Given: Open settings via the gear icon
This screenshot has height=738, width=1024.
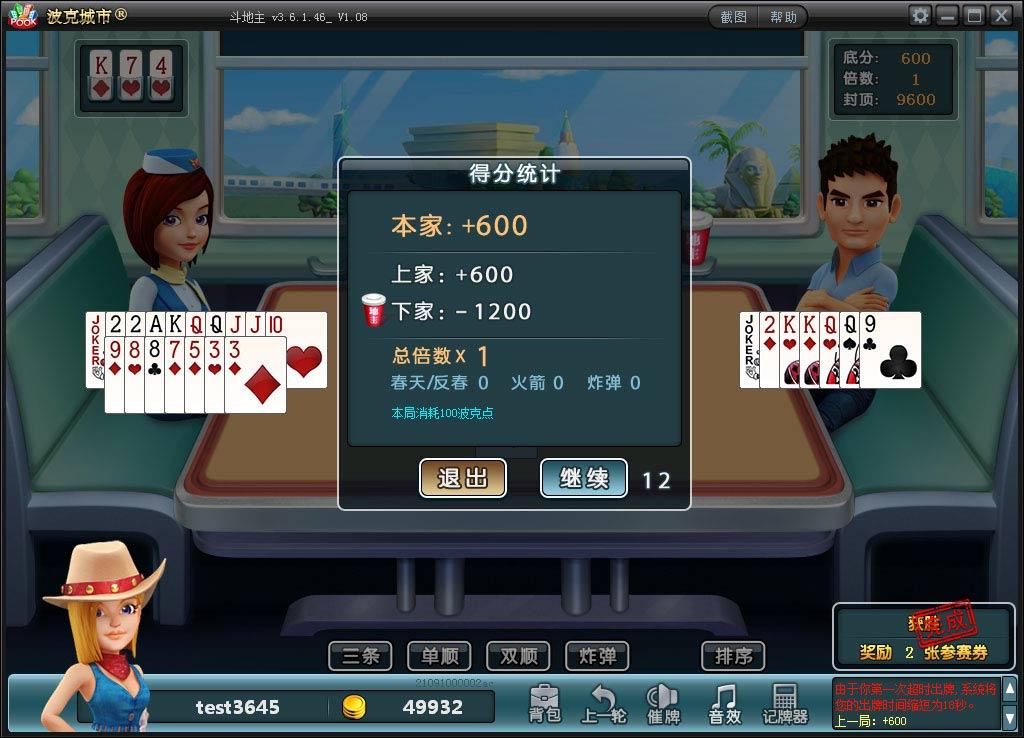Looking at the screenshot, I should click(x=920, y=16).
